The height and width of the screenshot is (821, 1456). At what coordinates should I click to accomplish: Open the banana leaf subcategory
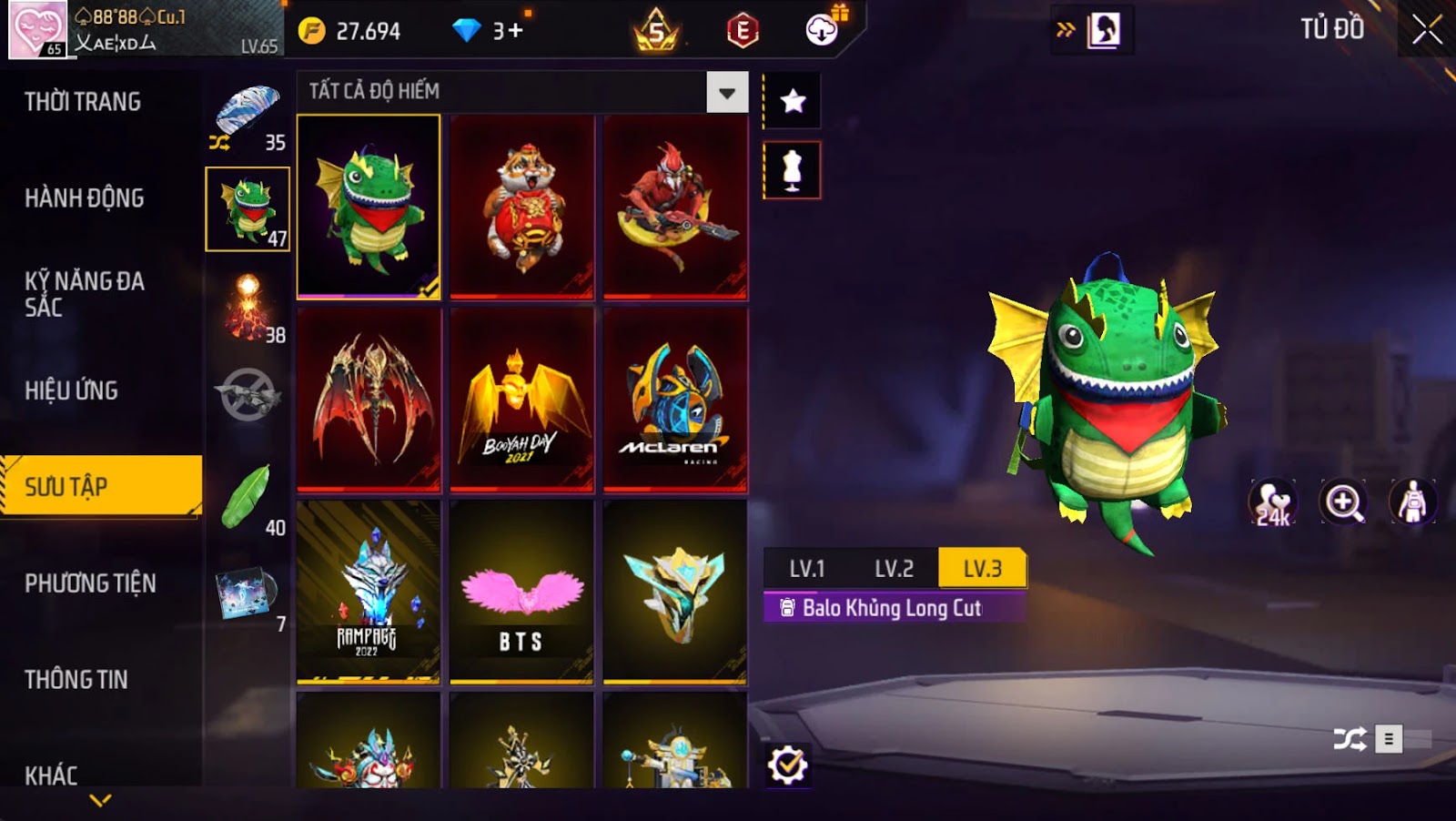coord(248,497)
